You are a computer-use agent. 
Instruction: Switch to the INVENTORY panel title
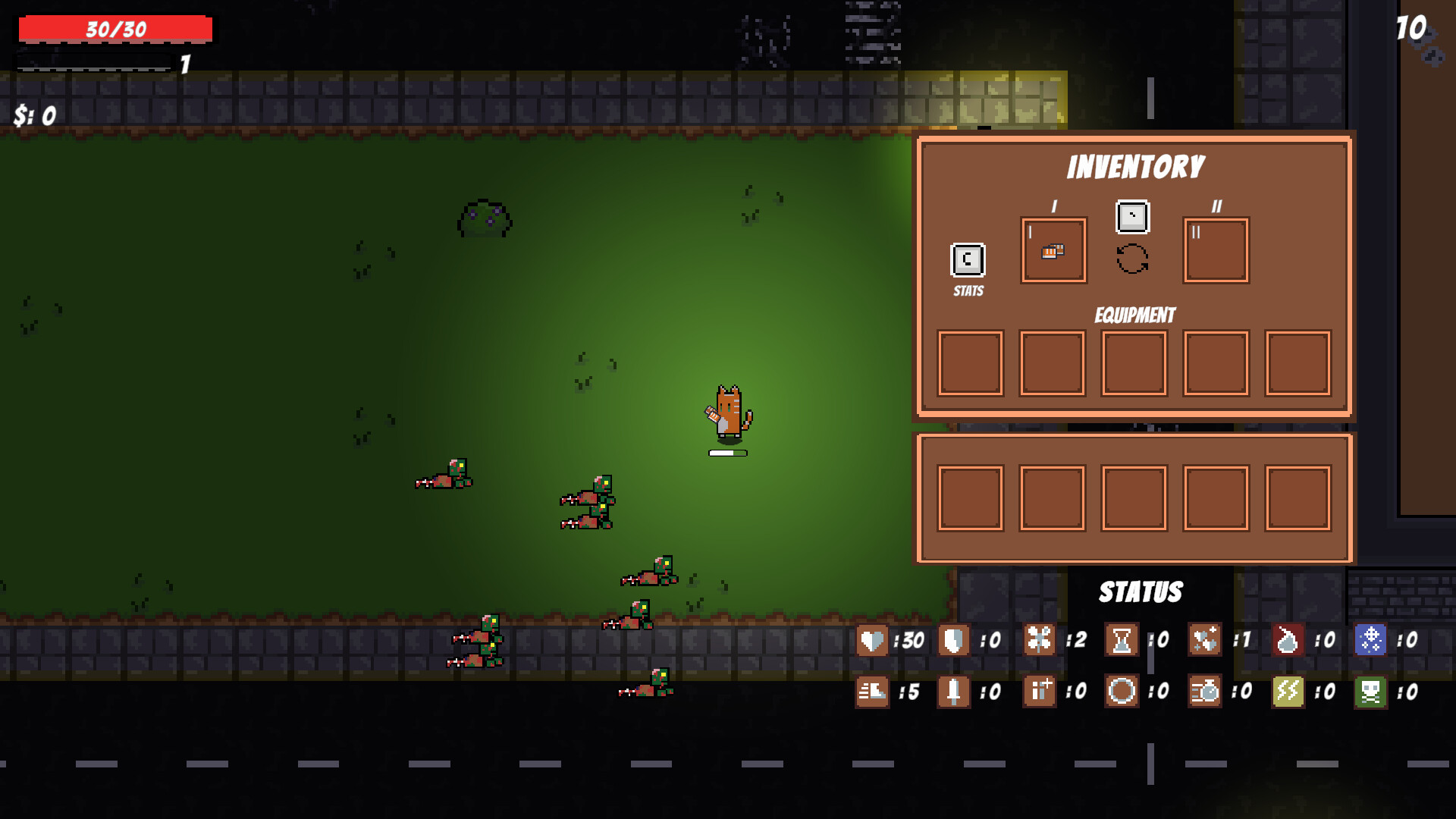(x=1135, y=165)
